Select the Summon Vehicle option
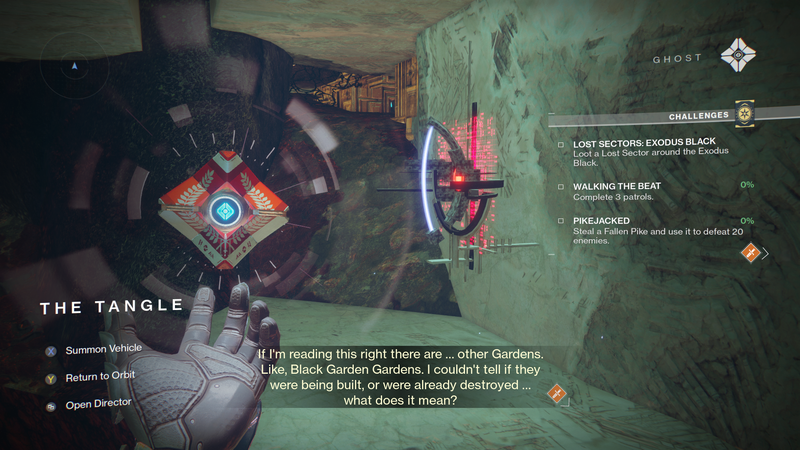 pyautogui.click(x=103, y=349)
